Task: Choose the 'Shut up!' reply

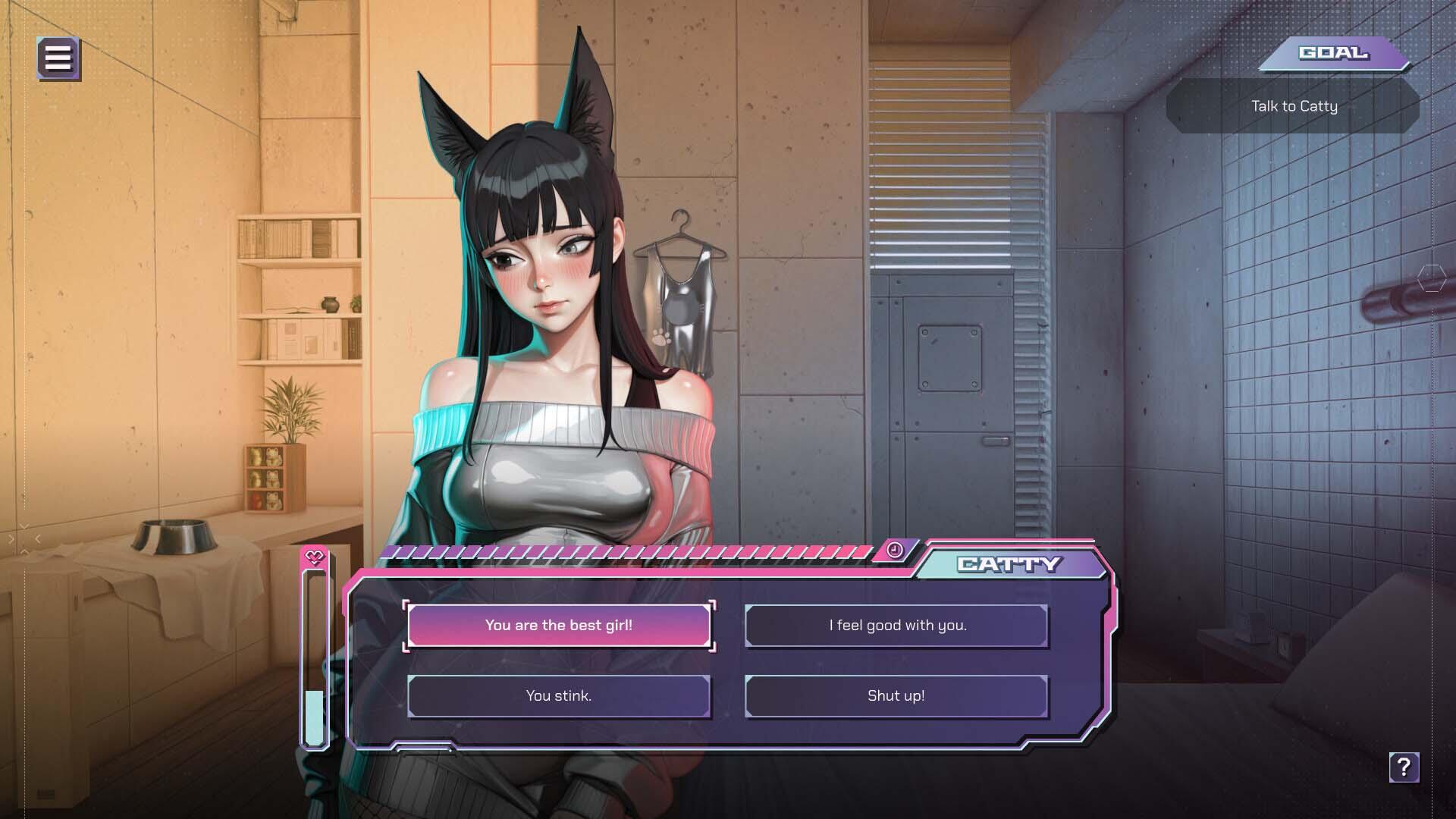Action: coord(896,695)
